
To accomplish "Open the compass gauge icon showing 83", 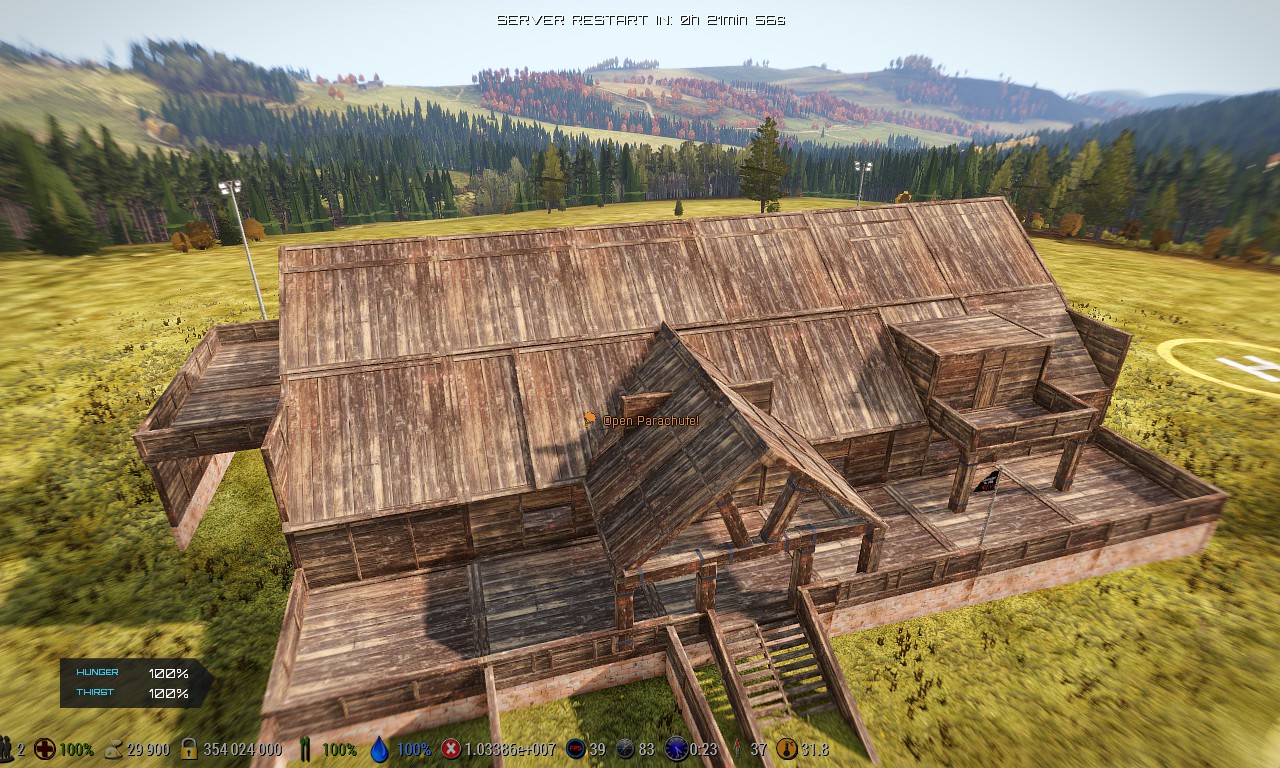I will click(x=625, y=748).
